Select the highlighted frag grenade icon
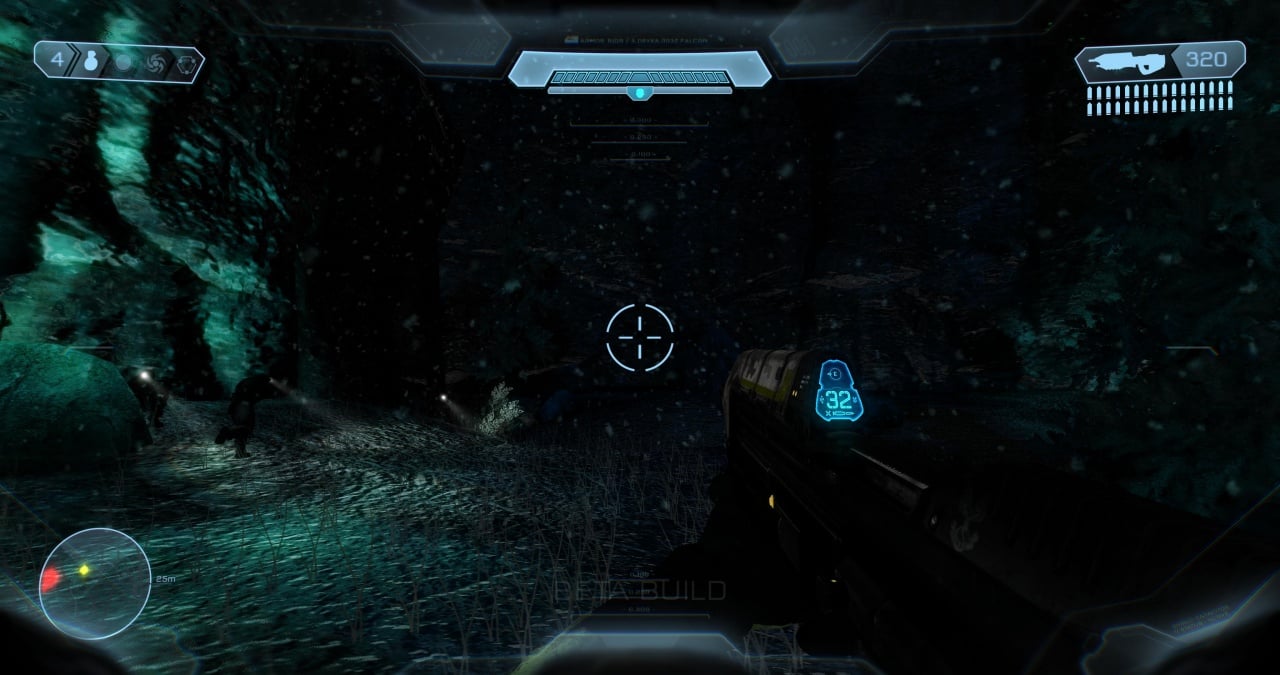1280x675 pixels. (91, 62)
